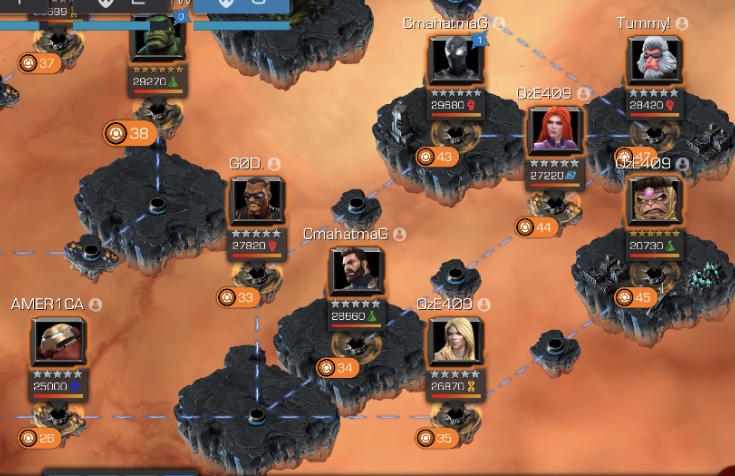The width and height of the screenshot is (735, 476).
Task: Select AMER1CA's red-helmeted defender portrait
Action: (x=58, y=342)
